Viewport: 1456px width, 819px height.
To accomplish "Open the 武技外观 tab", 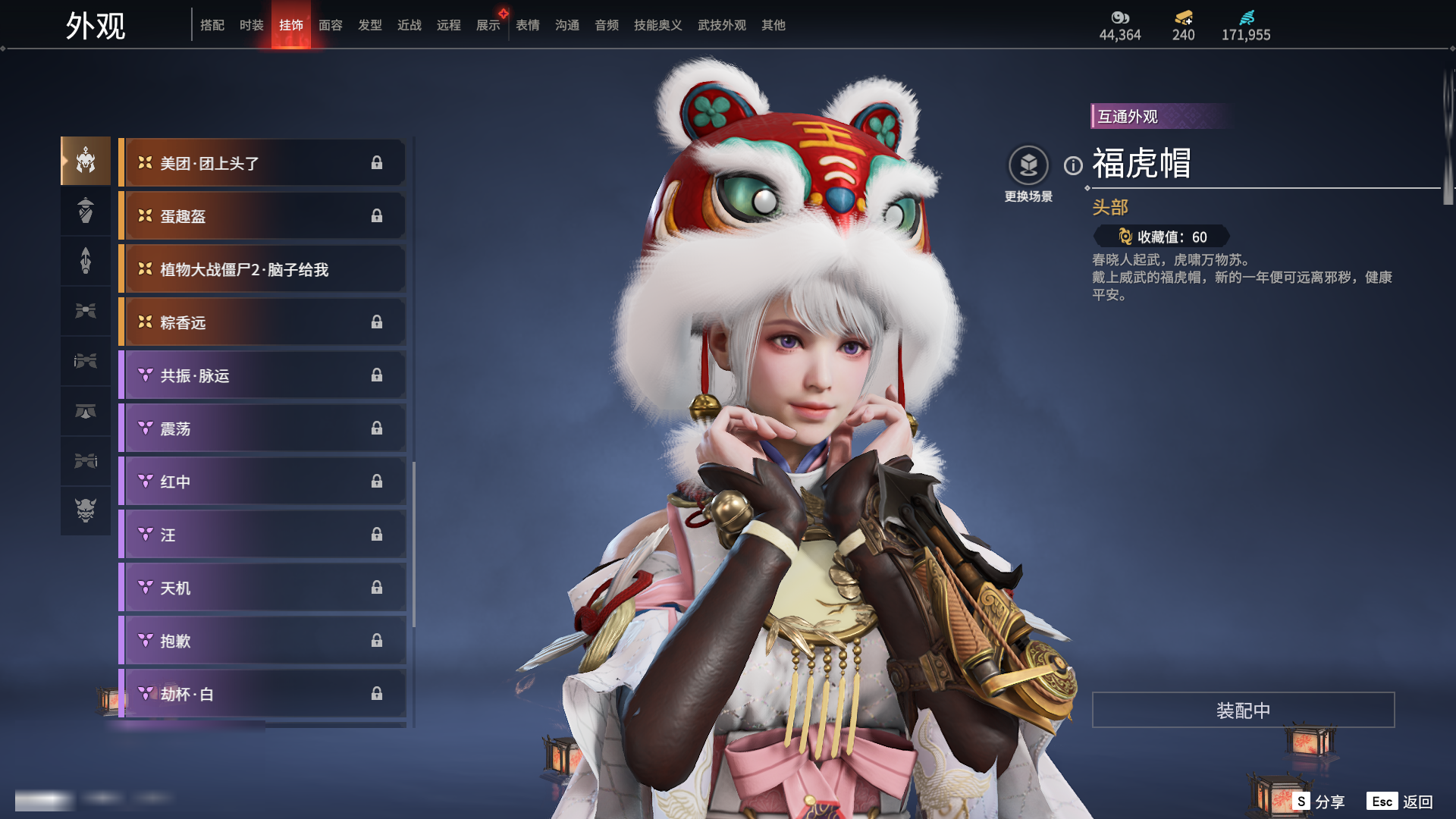I will tap(721, 25).
